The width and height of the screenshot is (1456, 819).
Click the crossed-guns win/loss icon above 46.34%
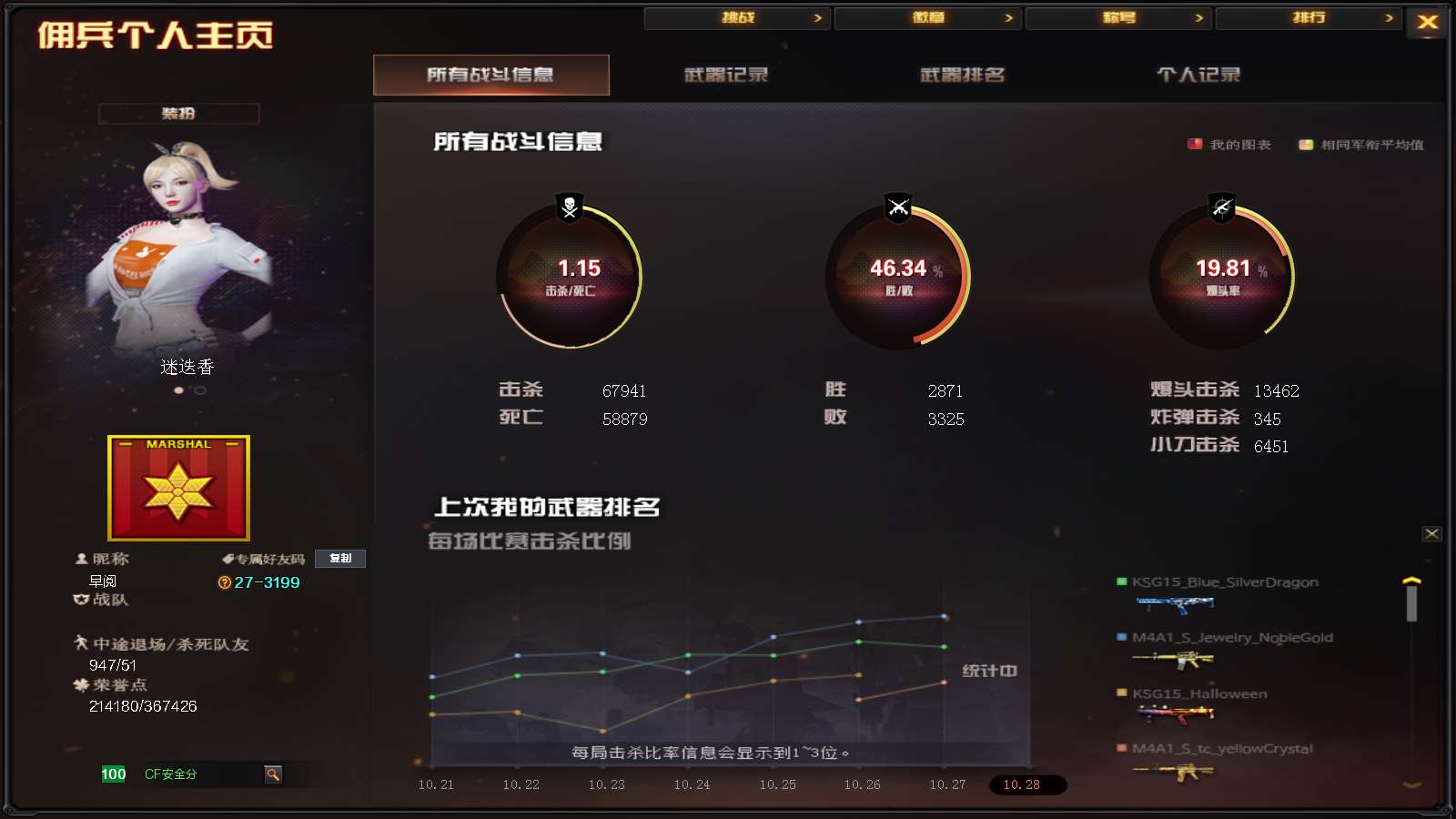897,207
